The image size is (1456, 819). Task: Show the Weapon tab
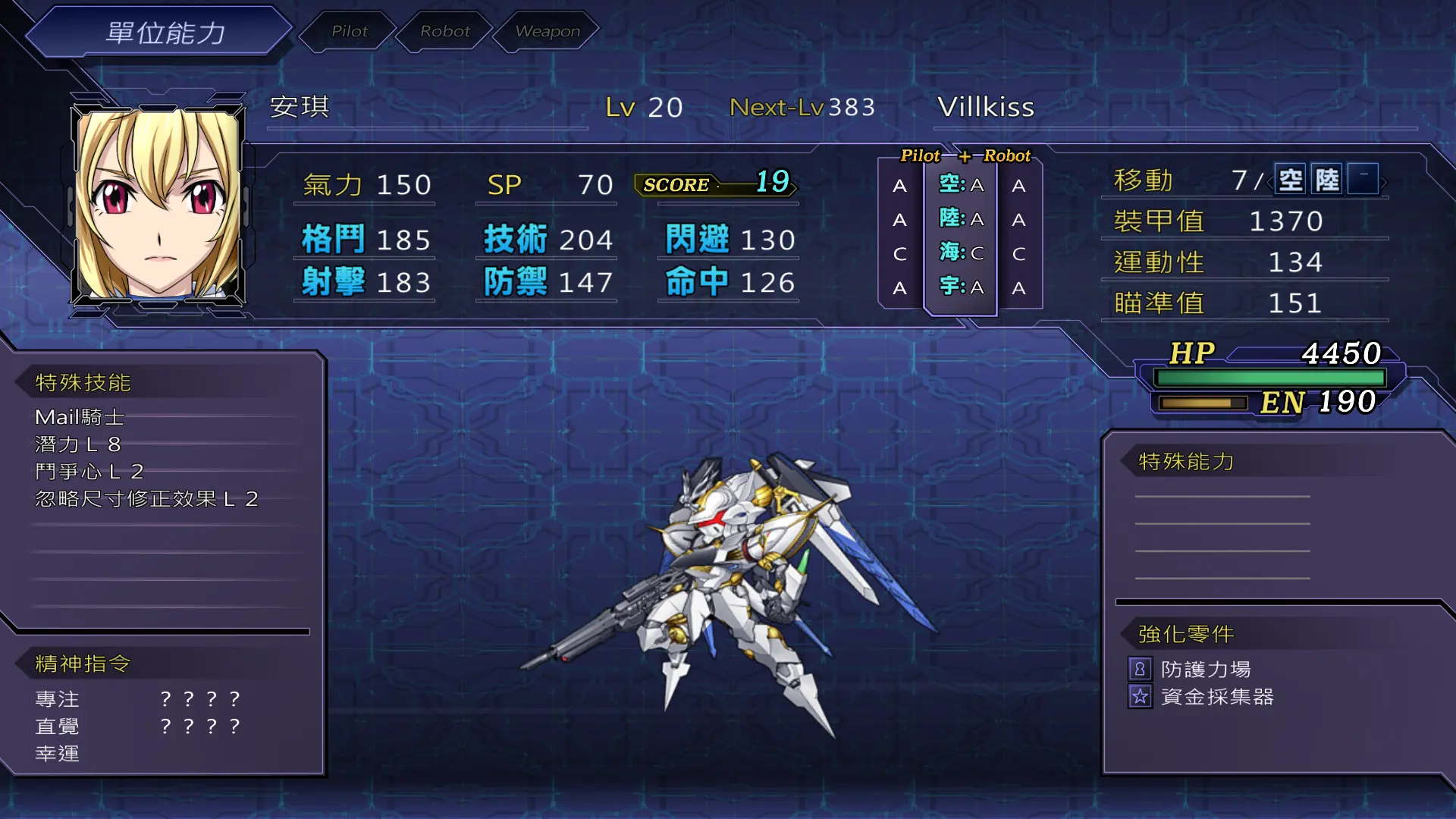point(547,31)
